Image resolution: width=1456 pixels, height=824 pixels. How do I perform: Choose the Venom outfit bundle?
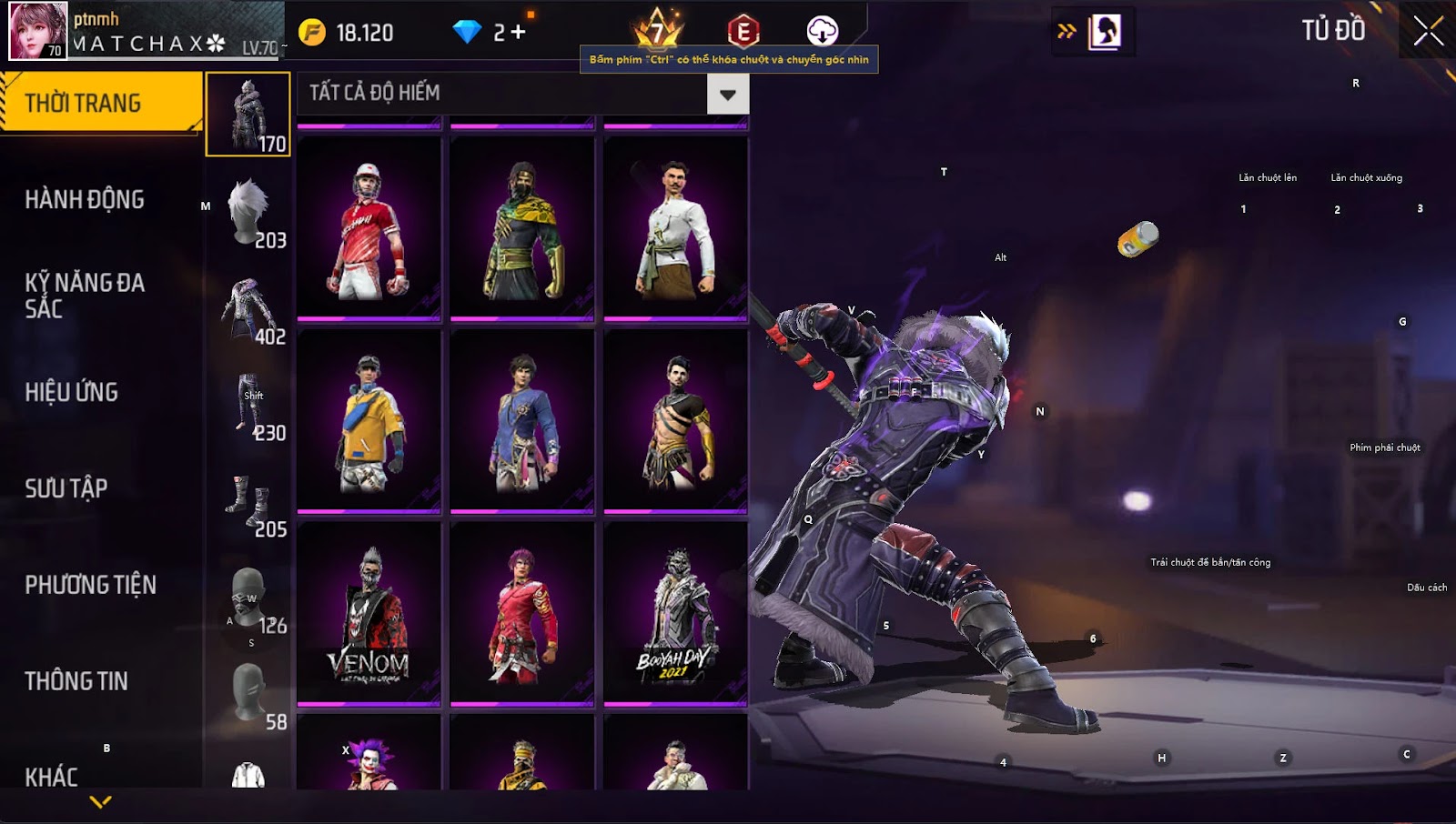369,614
